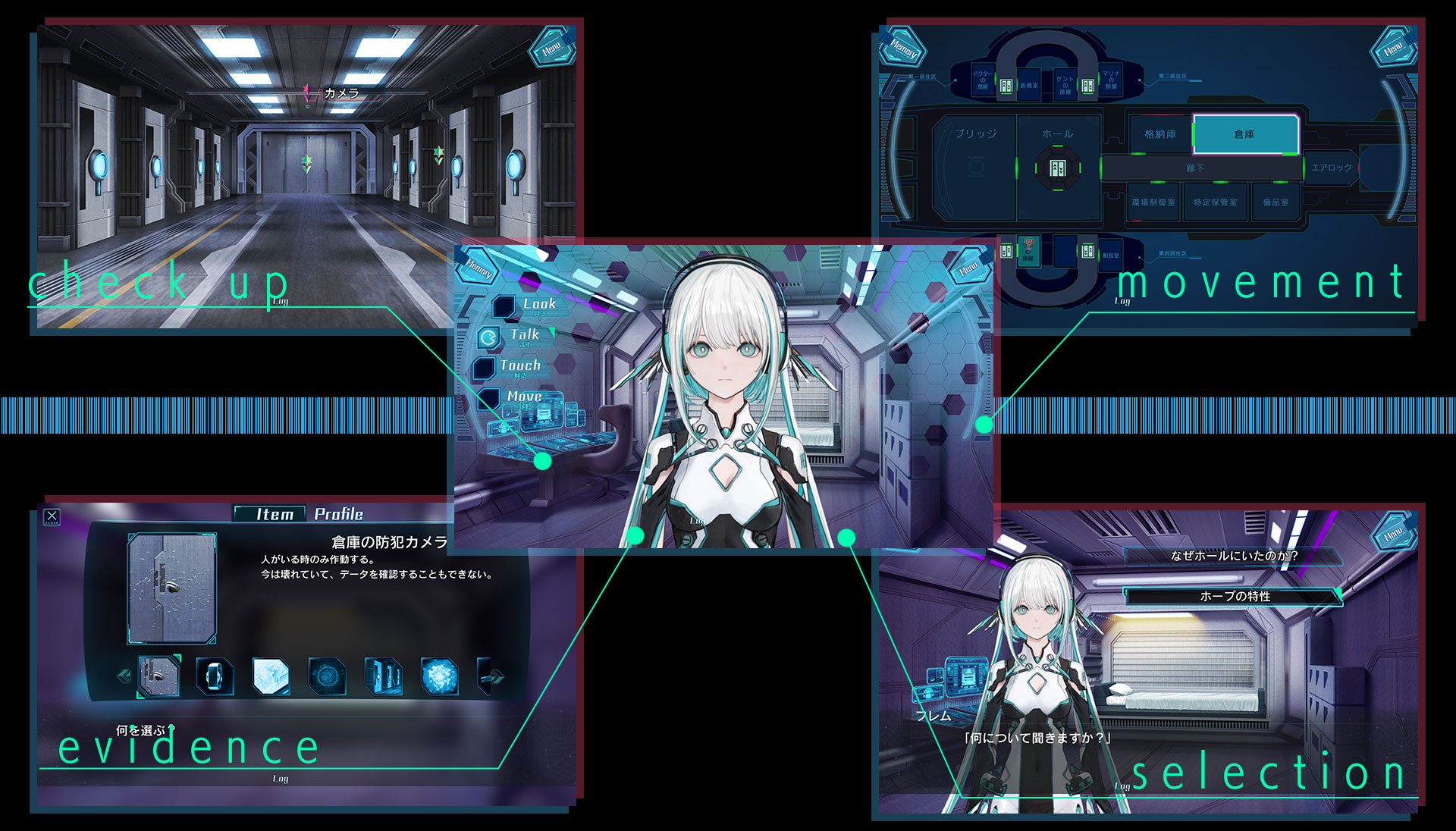
Task: Go to the 備品室 room on the map
Action: coord(1276,202)
